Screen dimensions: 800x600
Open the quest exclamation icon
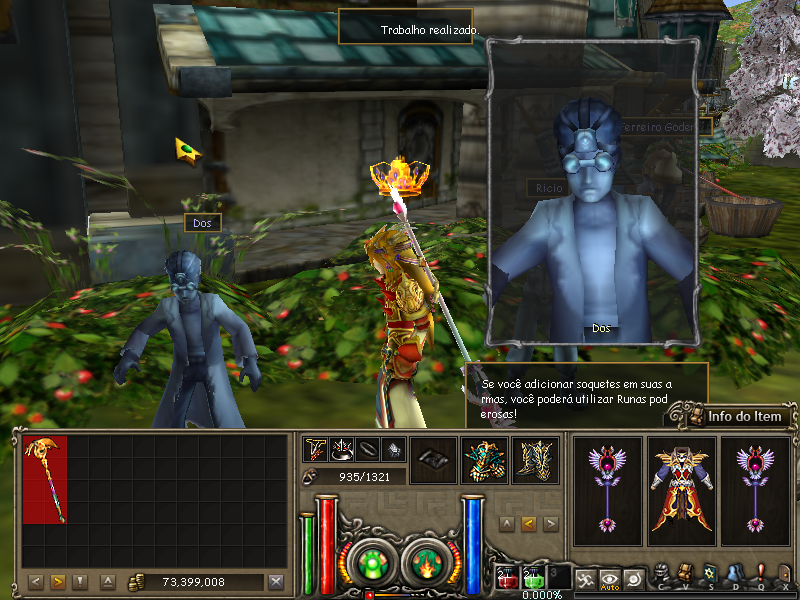tap(761, 573)
